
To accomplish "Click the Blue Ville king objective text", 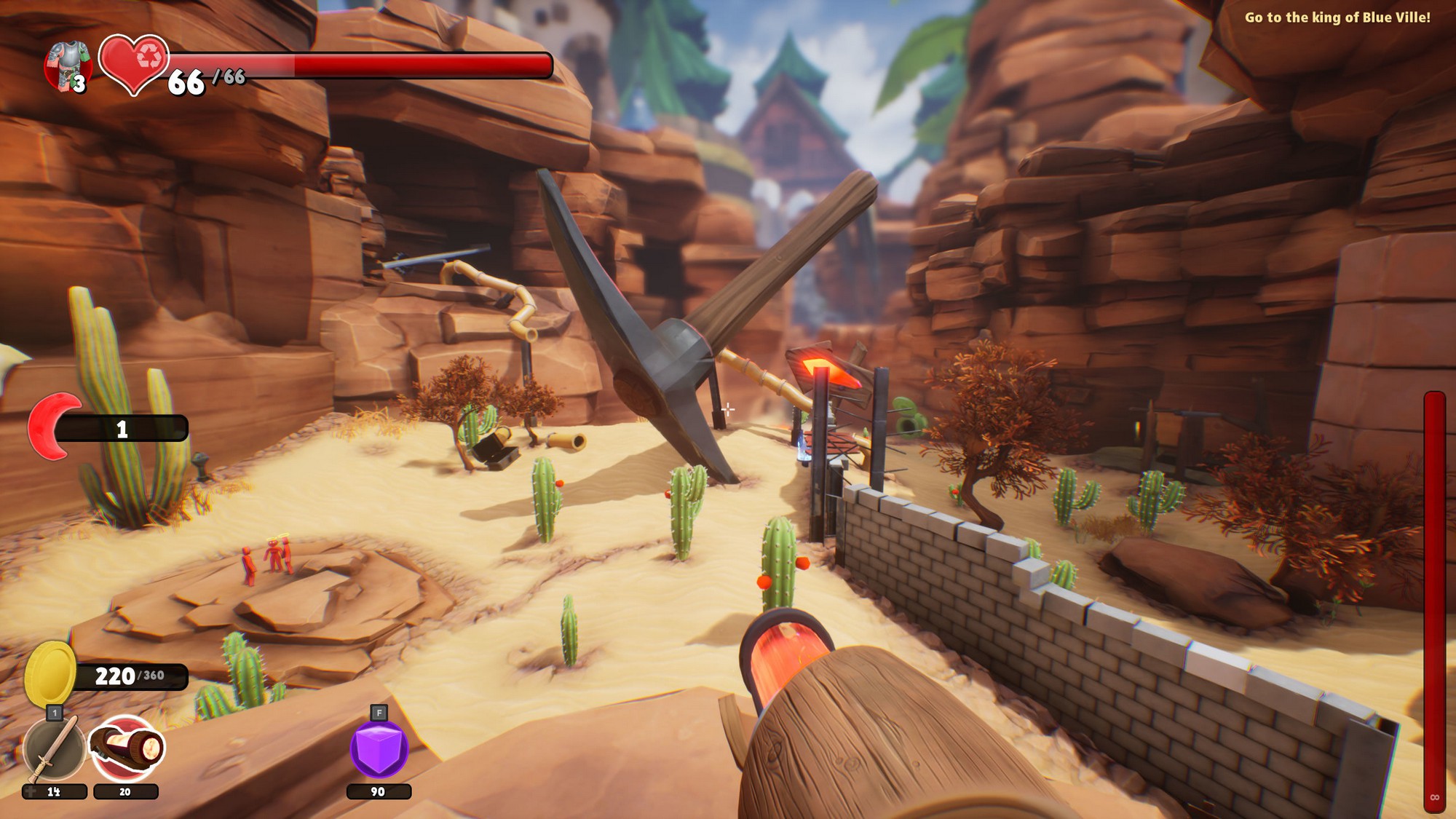I will [1337, 17].
